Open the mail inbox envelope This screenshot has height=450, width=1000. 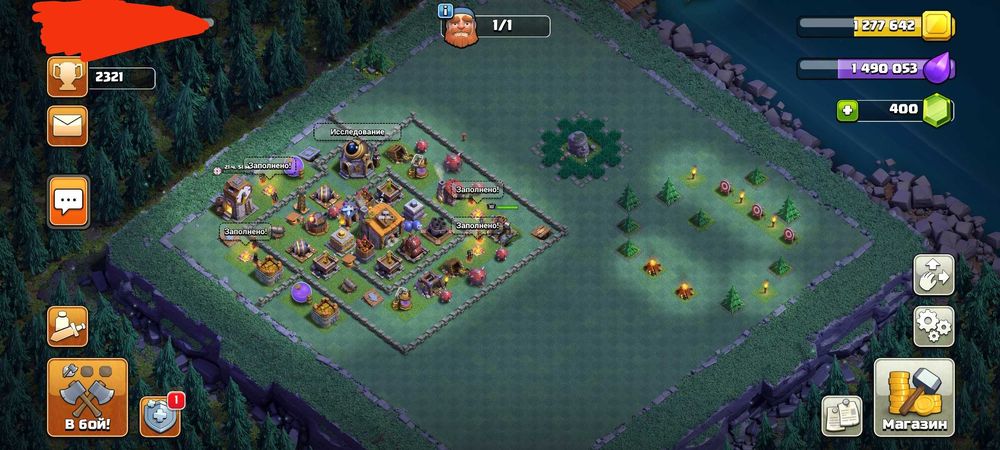[x=68, y=126]
